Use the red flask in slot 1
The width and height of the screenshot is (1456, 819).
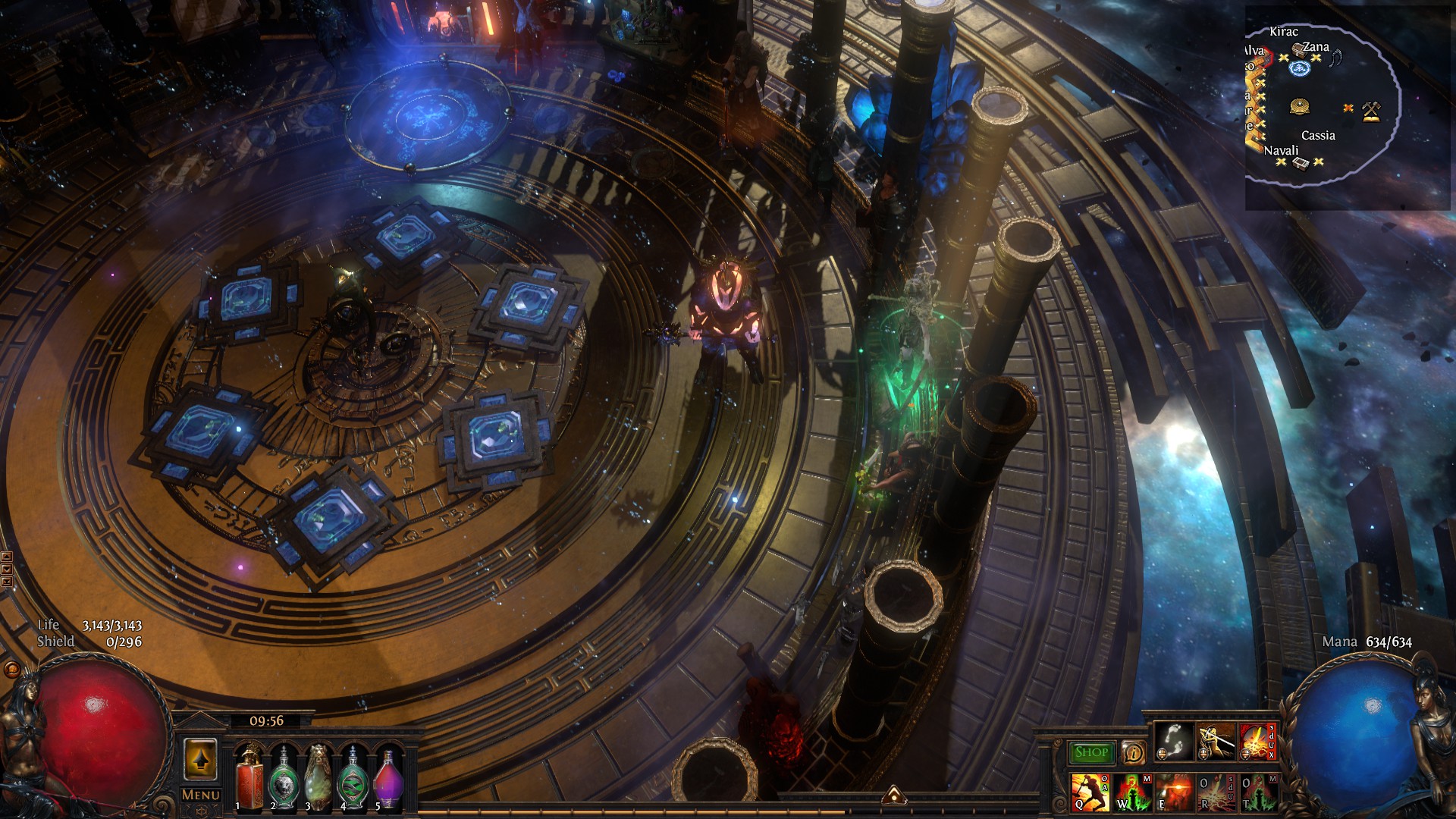coord(249,778)
